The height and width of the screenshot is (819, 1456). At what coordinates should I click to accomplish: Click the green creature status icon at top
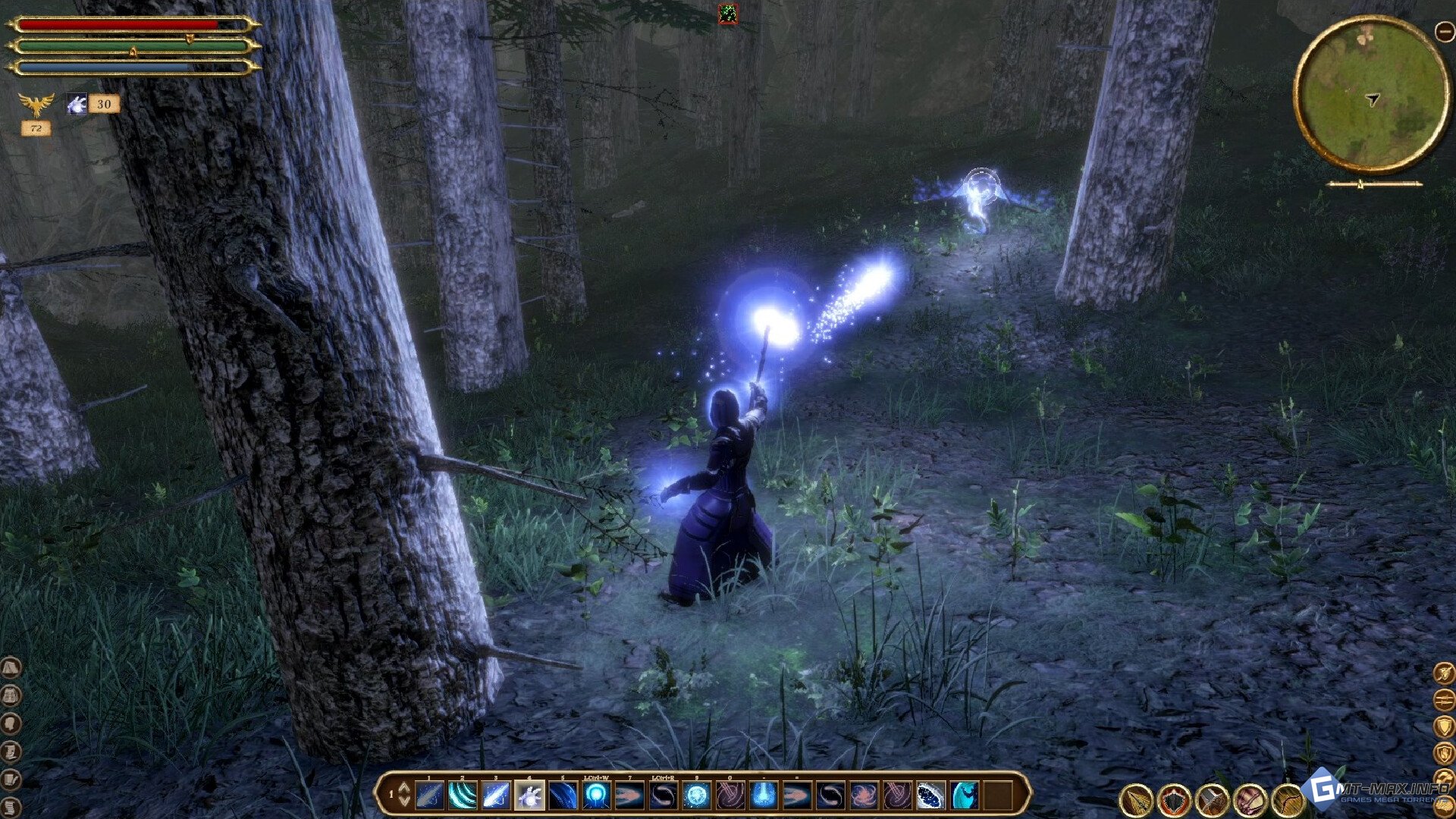728,14
